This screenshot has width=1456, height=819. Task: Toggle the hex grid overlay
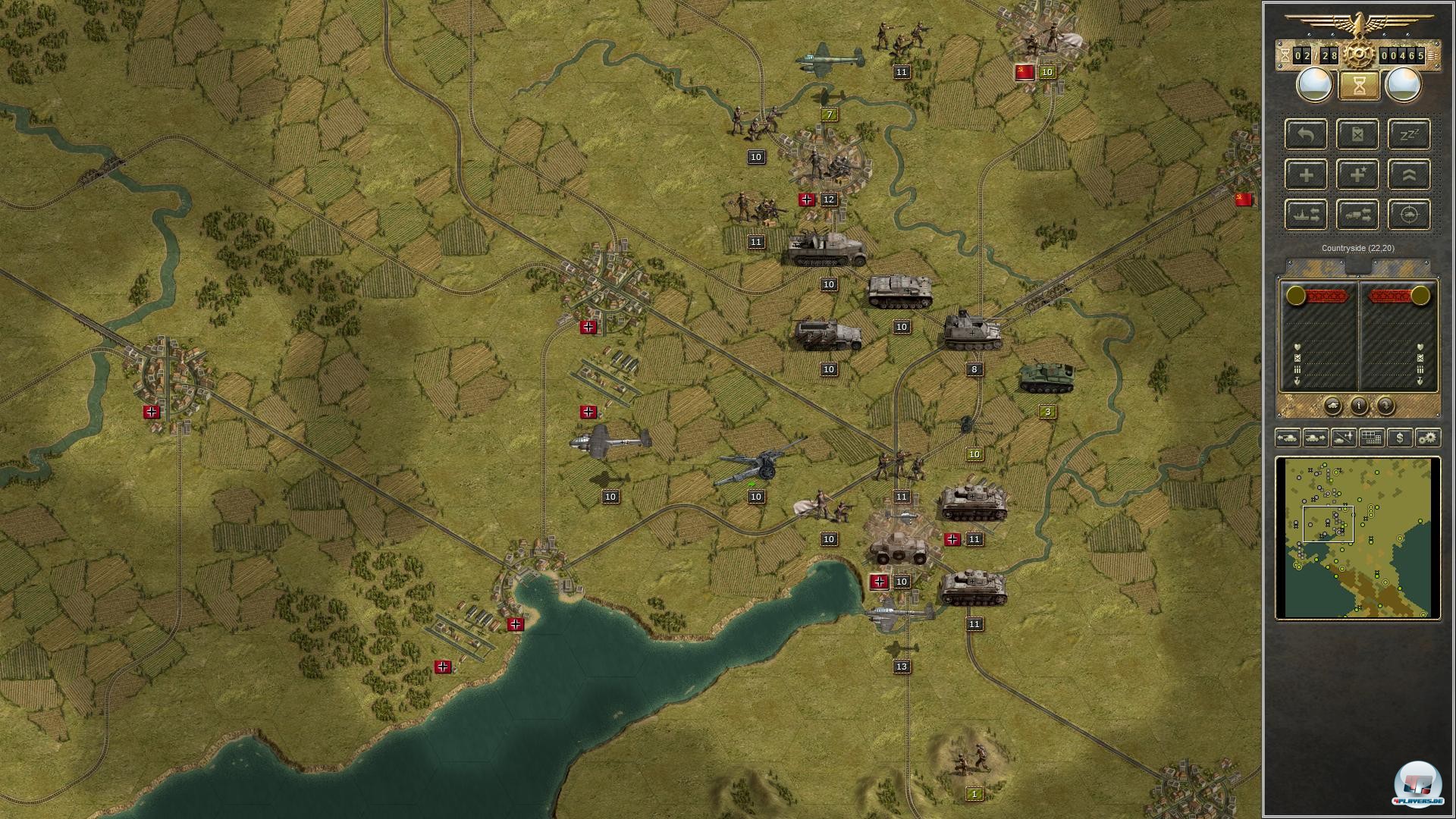(x=1371, y=438)
